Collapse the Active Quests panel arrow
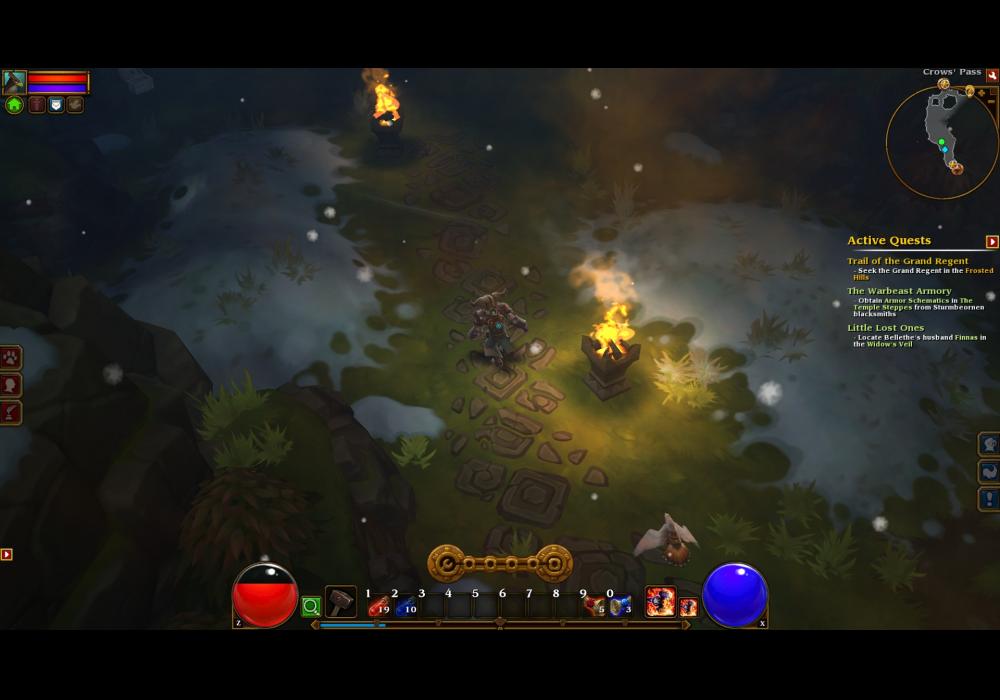Screen dimensions: 1000x700 tap(992, 241)
